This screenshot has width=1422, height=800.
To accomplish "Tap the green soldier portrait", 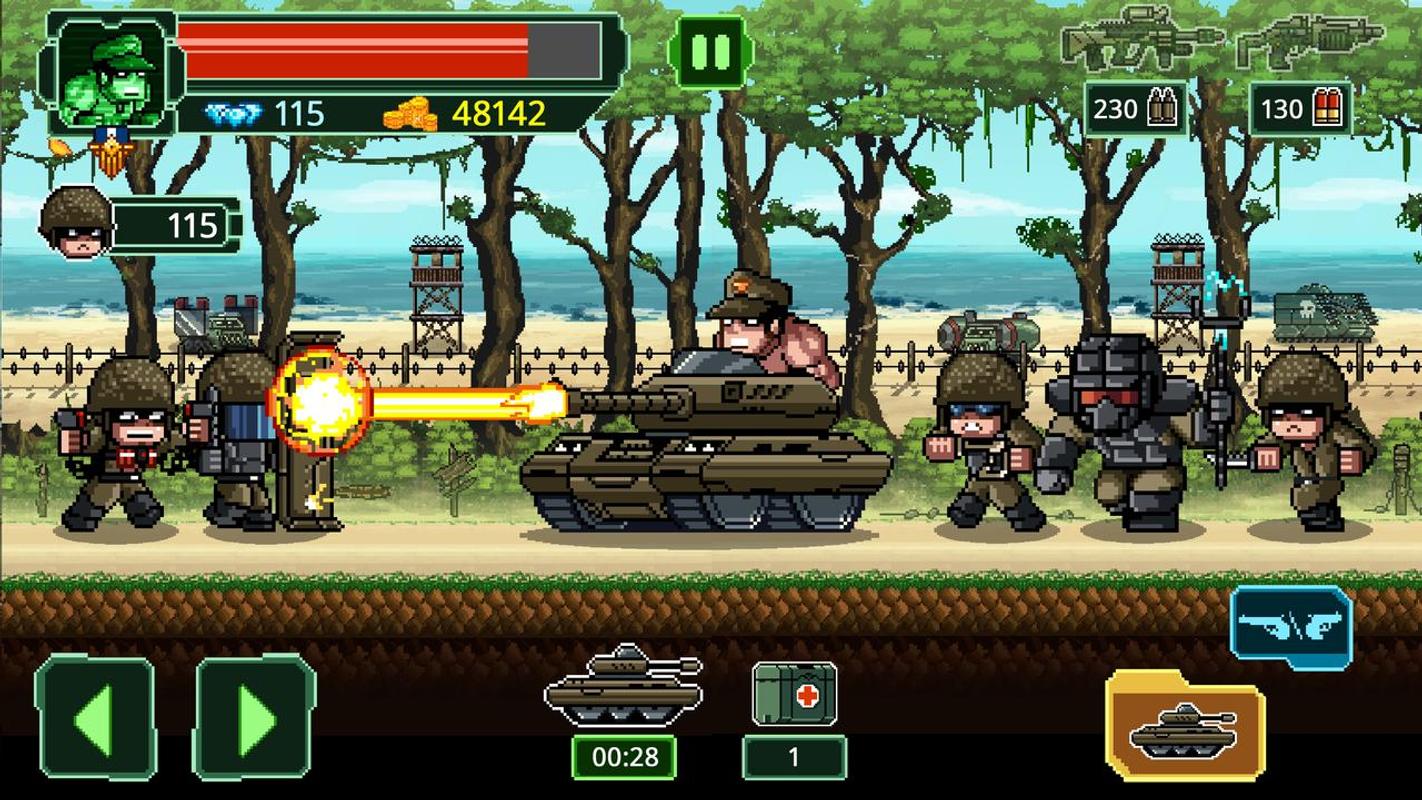I will click(x=111, y=72).
